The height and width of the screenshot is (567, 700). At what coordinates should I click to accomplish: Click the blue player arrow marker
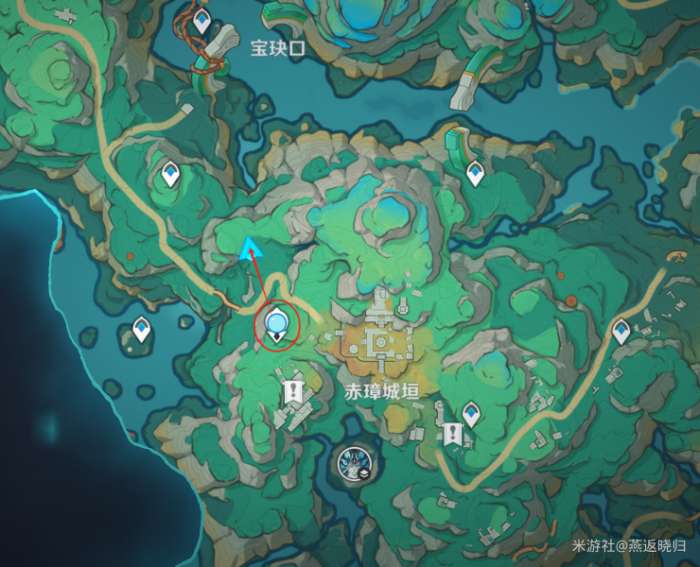(248, 248)
